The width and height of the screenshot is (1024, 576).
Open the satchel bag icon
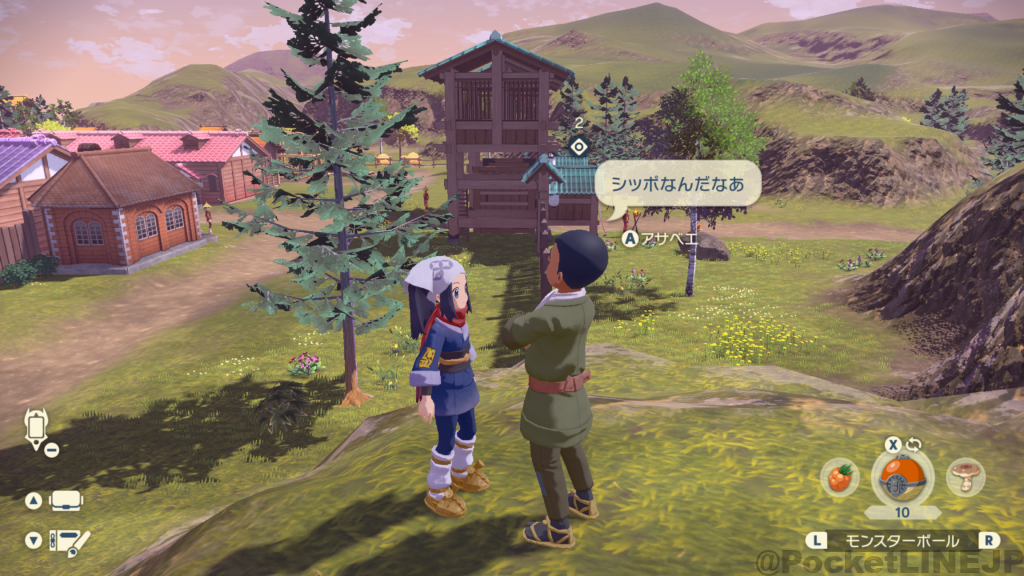click(x=66, y=501)
